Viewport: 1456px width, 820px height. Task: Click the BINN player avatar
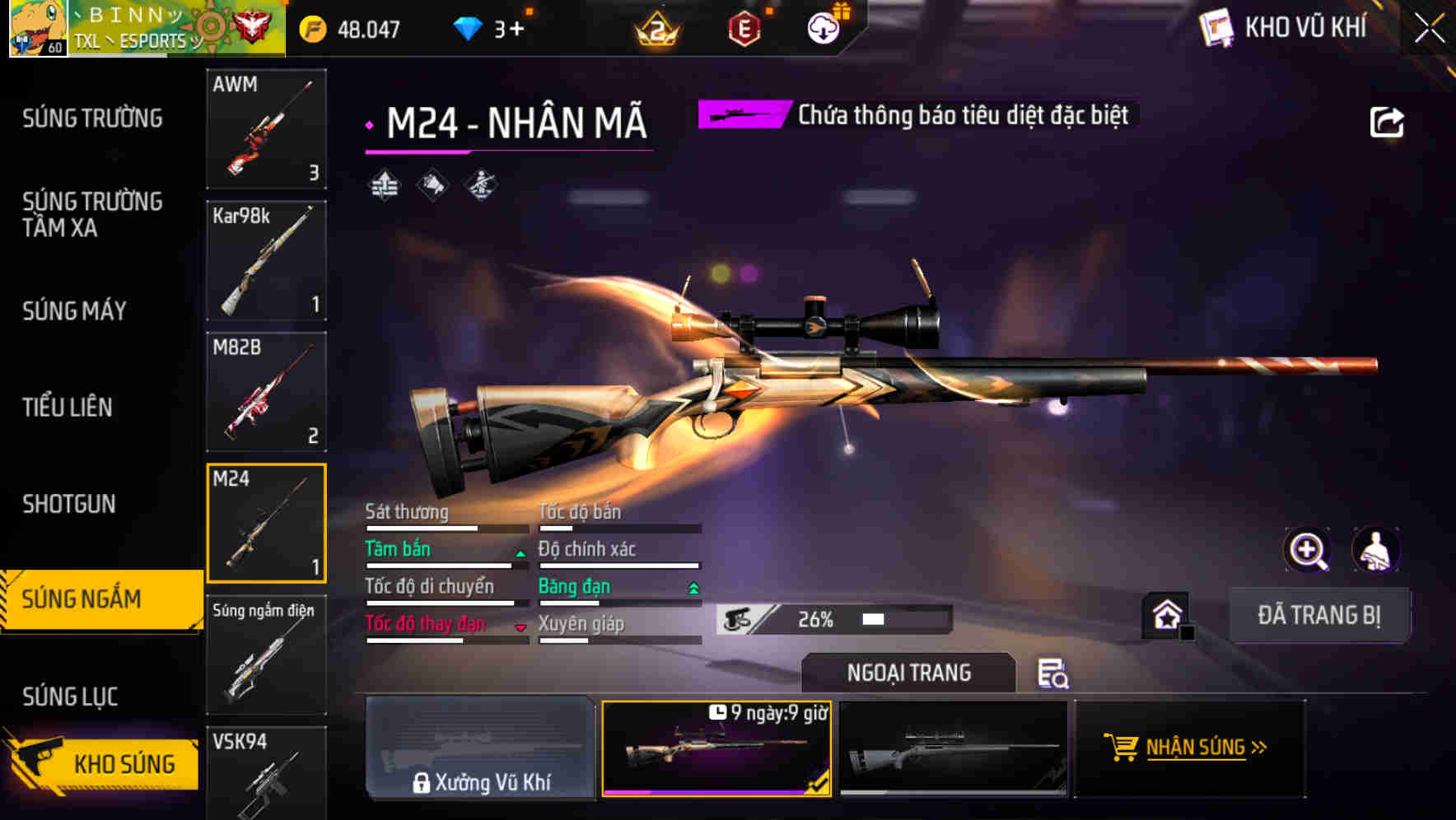click(x=38, y=30)
